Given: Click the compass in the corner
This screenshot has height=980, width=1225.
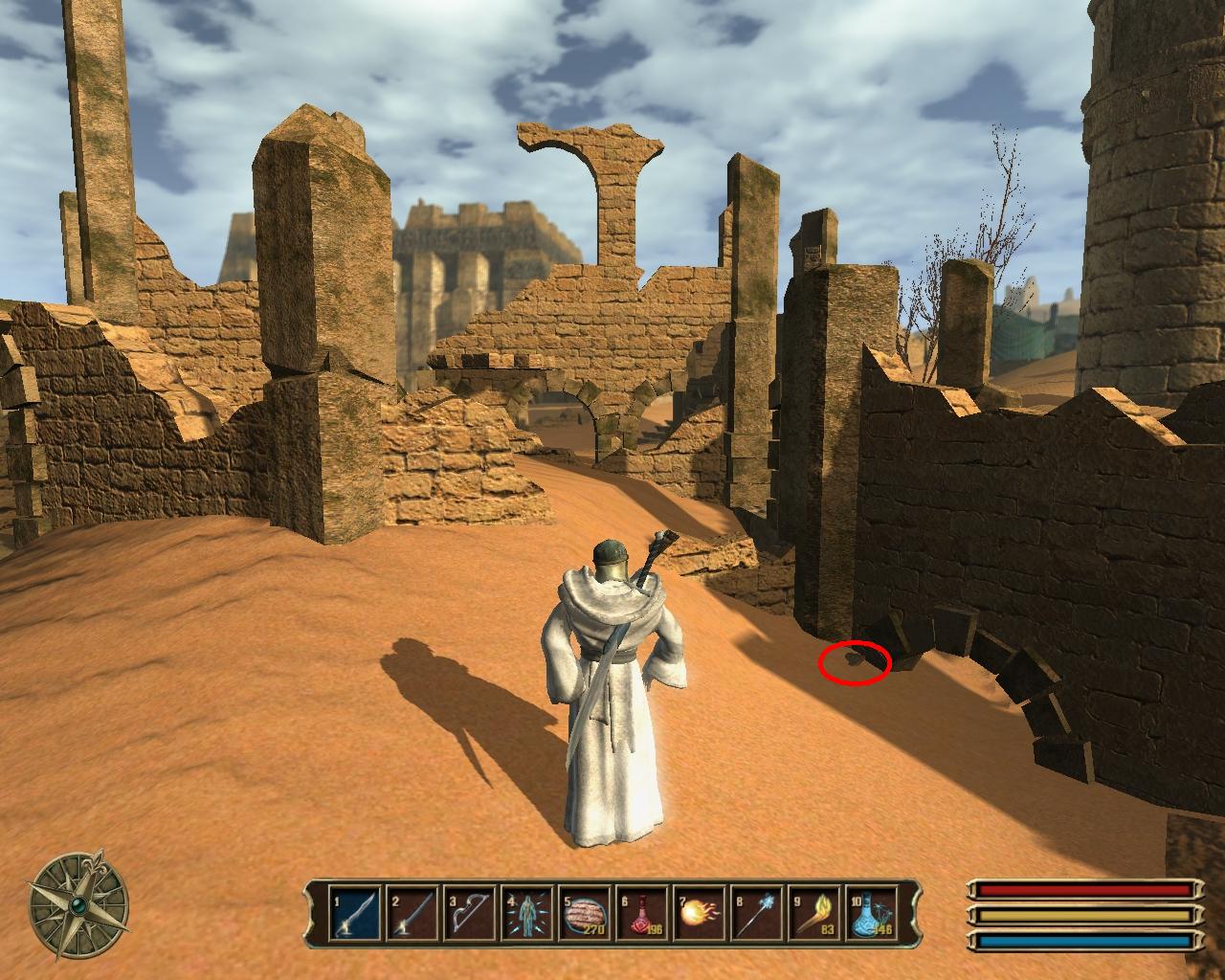Looking at the screenshot, I should point(79,902).
